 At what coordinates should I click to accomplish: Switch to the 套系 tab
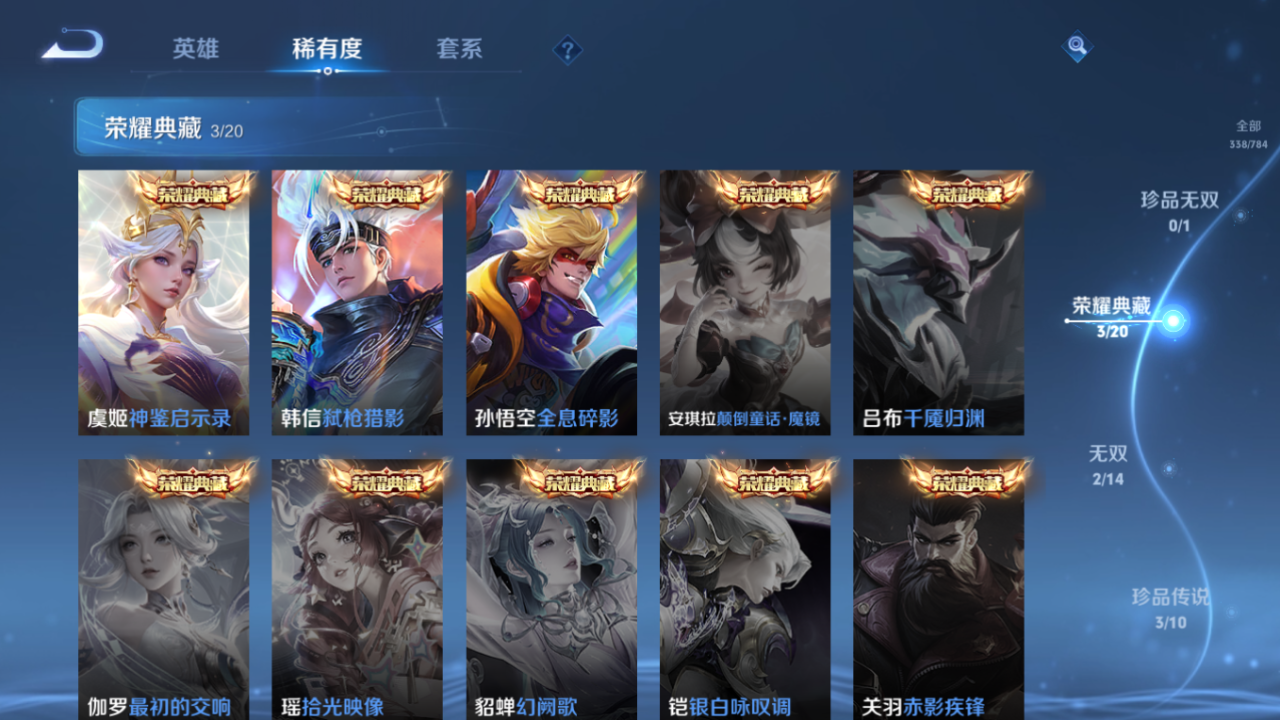click(460, 48)
